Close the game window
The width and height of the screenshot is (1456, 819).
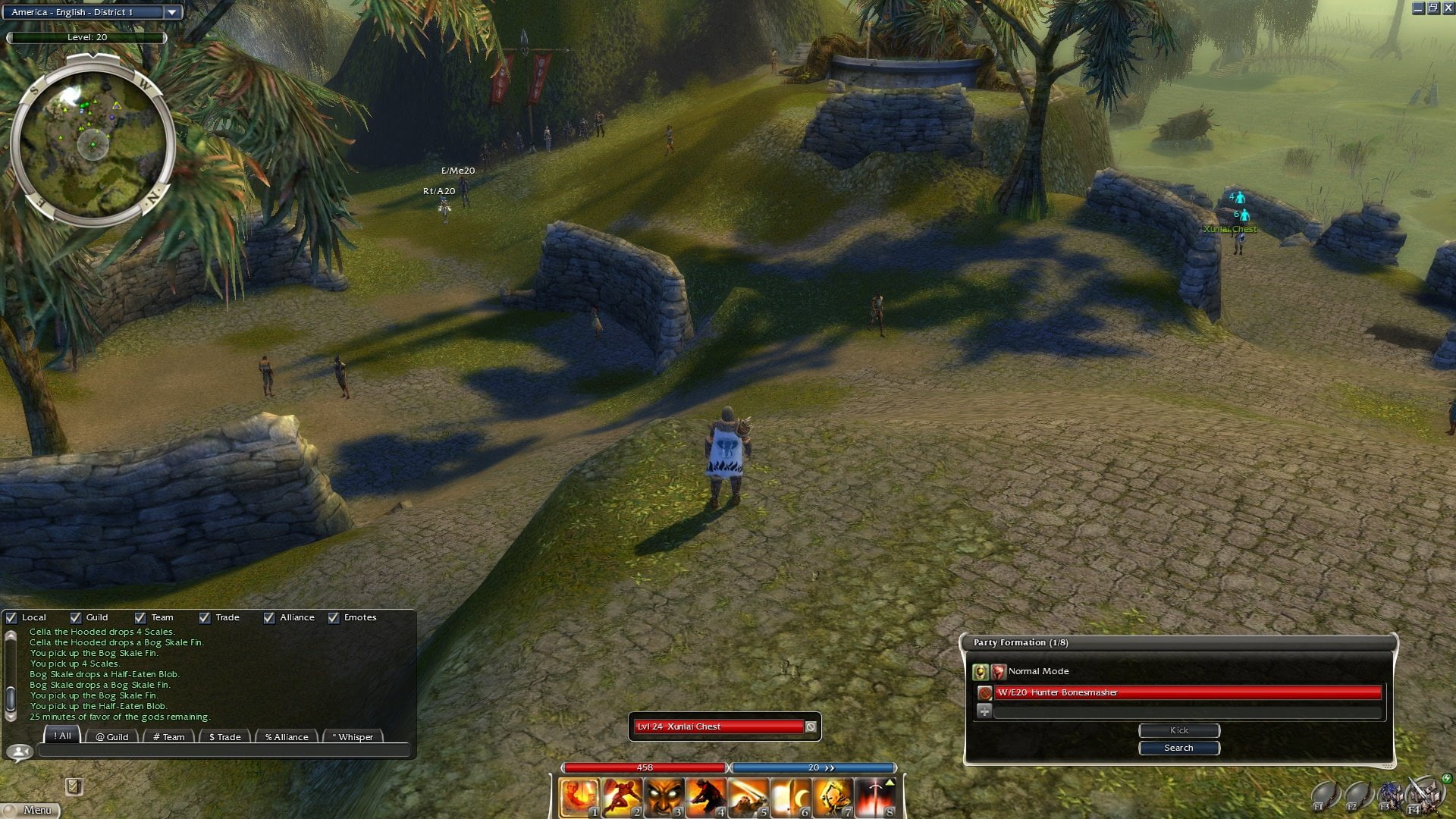(1448, 8)
